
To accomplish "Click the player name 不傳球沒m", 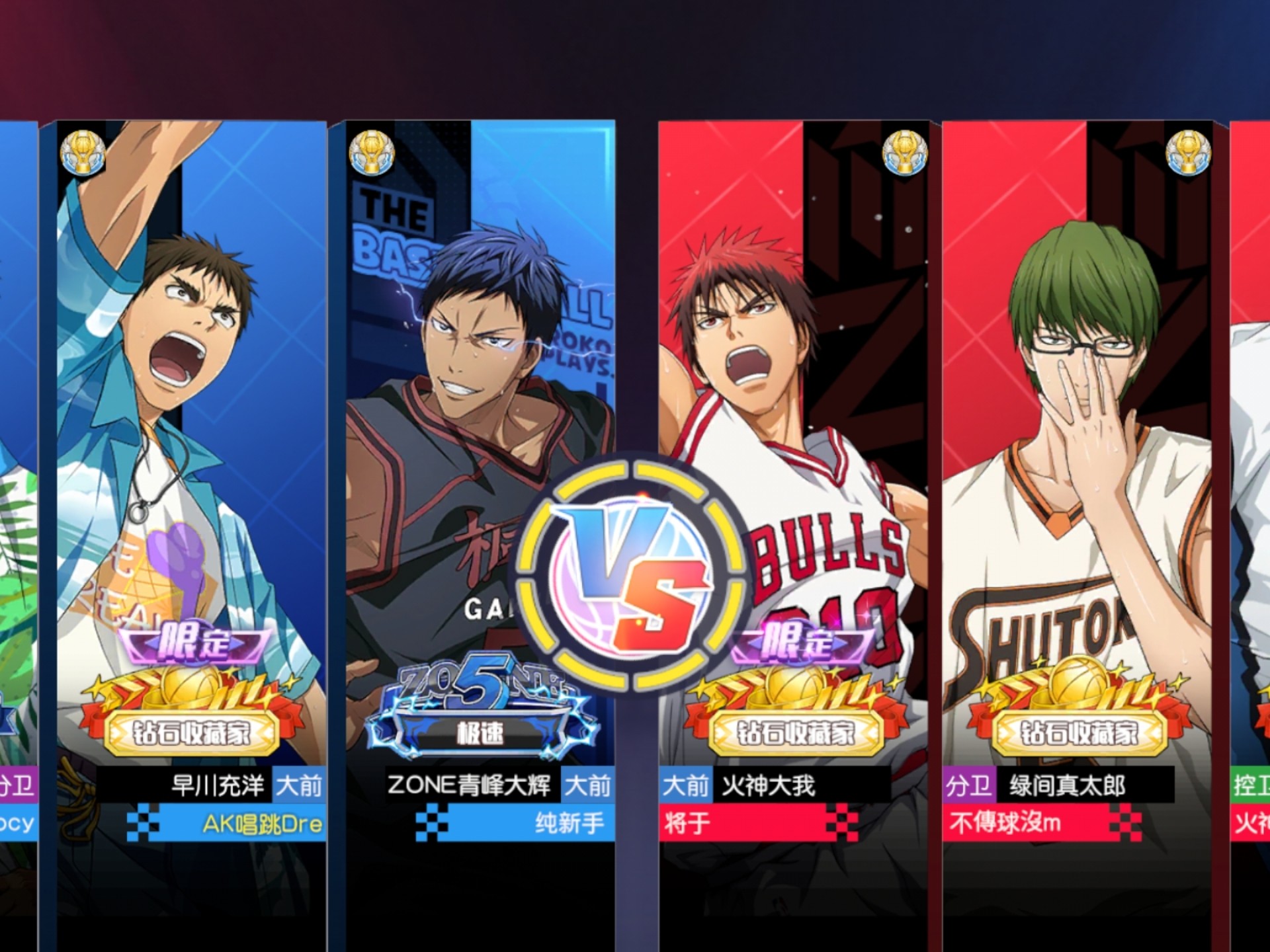I will click(x=1005, y=824).
